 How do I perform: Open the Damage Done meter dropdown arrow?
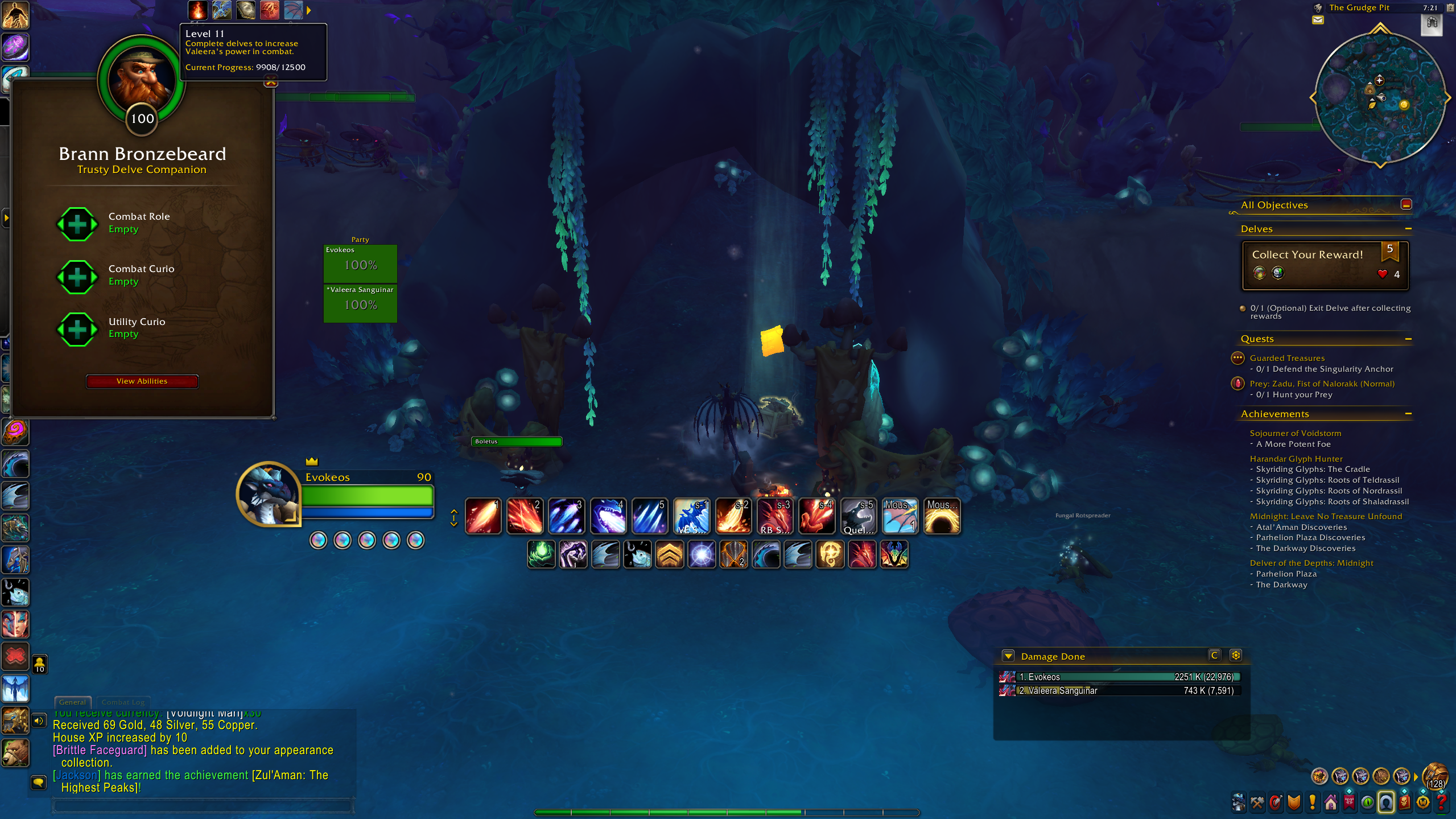point(1008,656)
